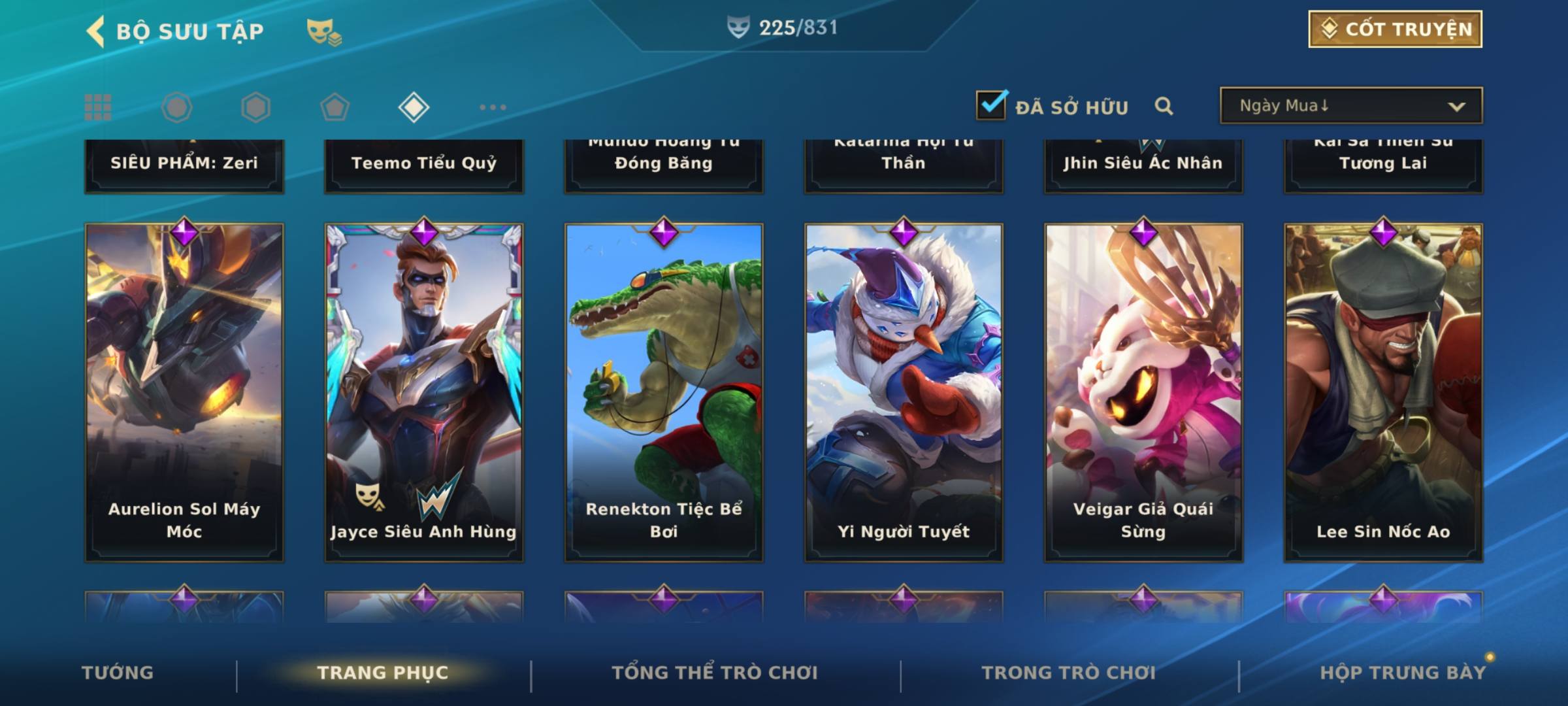Switch to the Tướng tab
The width and height of the screenshot is (1568, 706).
[x=118, y=673]
